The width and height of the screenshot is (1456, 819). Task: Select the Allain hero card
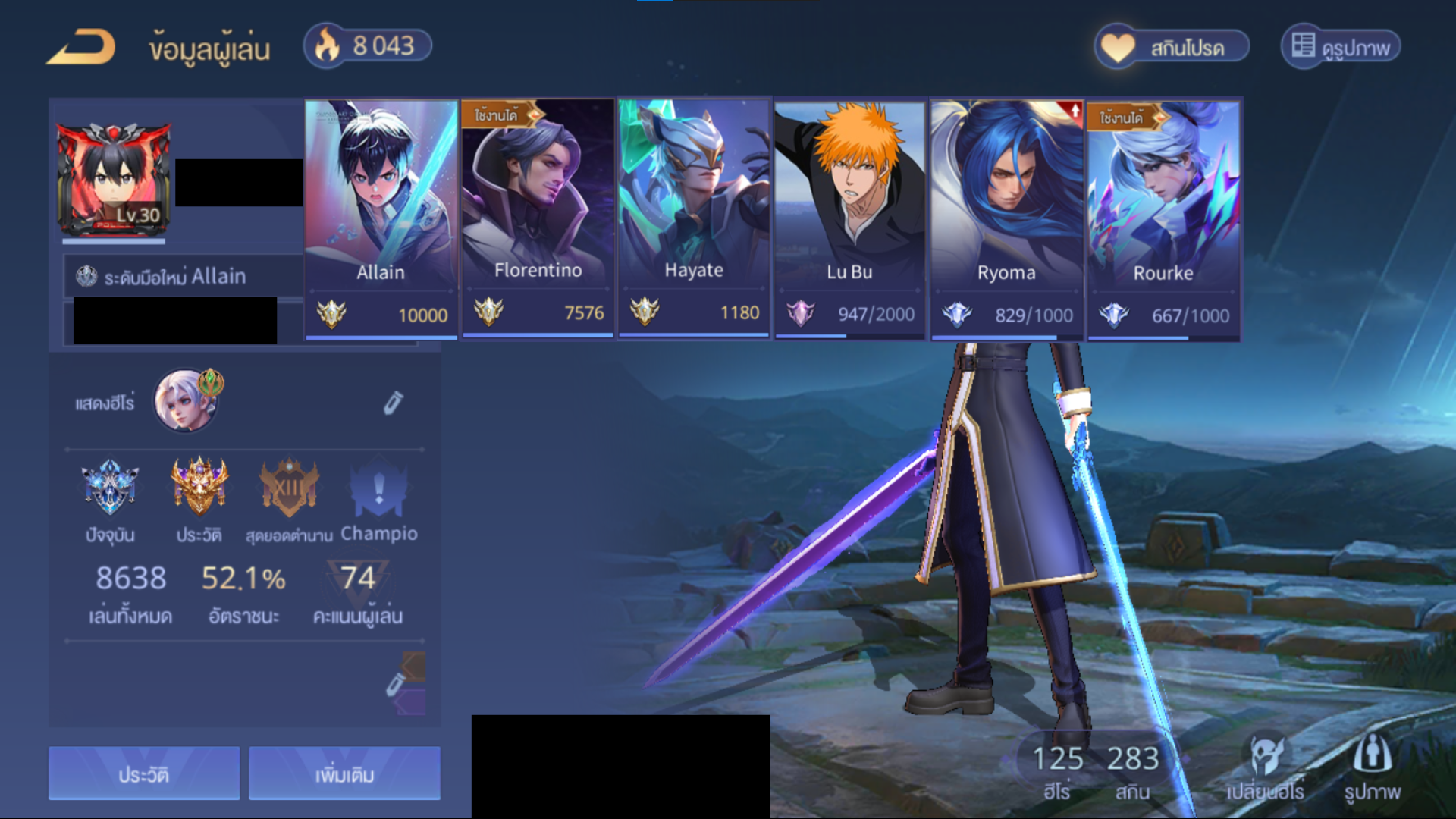[x=381, y=220]
